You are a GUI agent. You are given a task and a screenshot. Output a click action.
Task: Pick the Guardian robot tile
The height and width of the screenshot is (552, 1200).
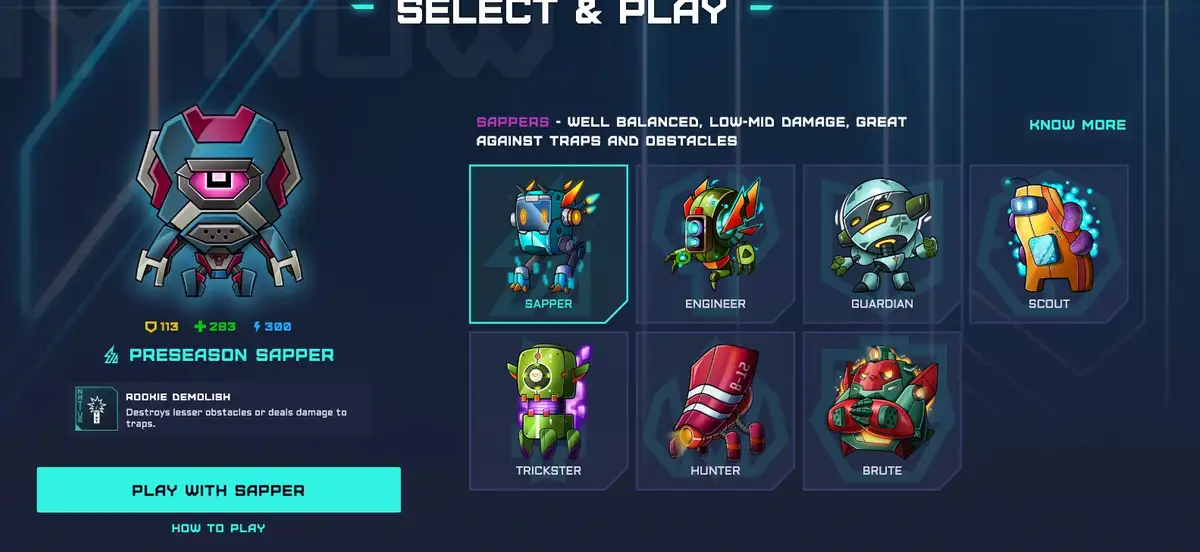tap(881, 243)
